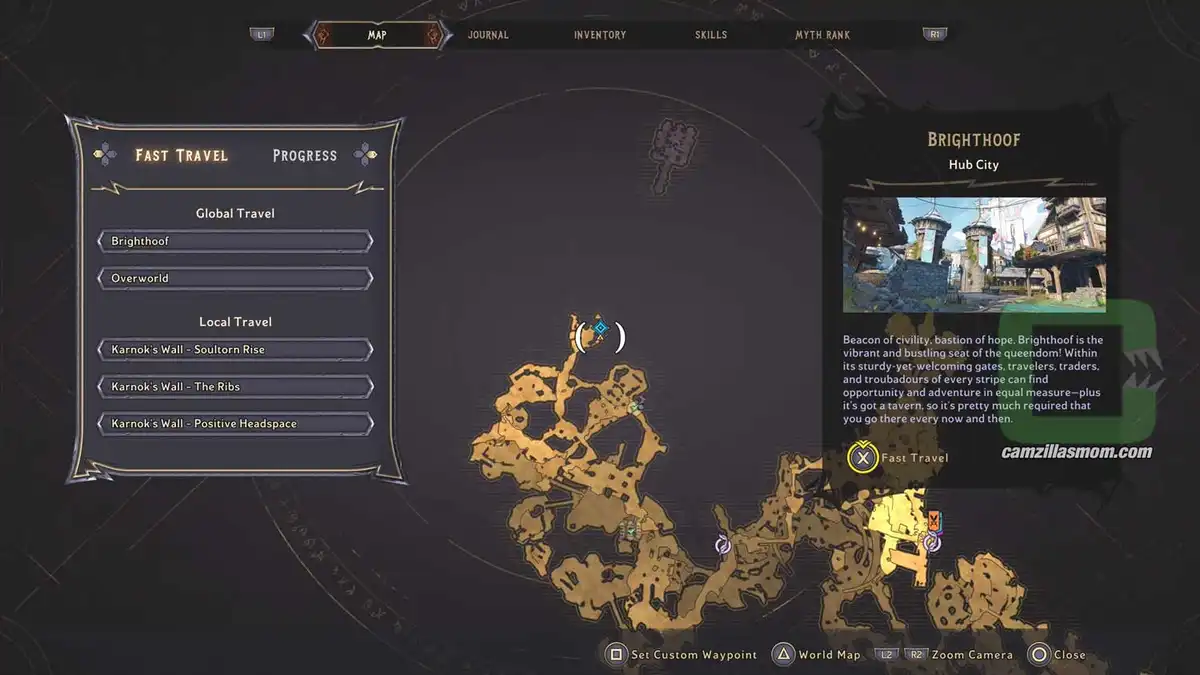The image size is (1200, 675).
Task: Select the Skills tab
Action: point(711,35)
